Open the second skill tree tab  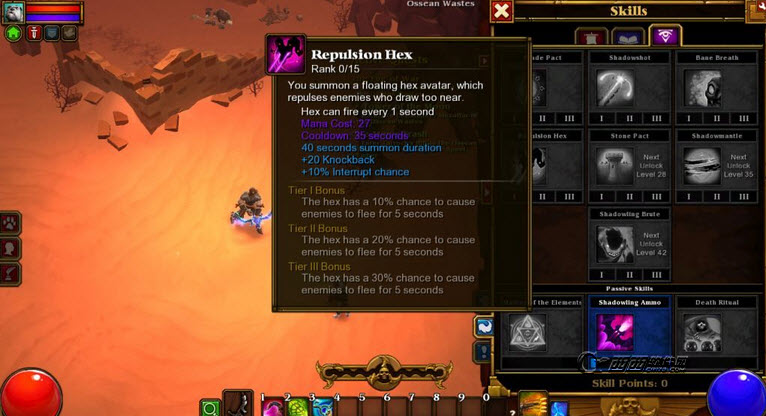627,37
